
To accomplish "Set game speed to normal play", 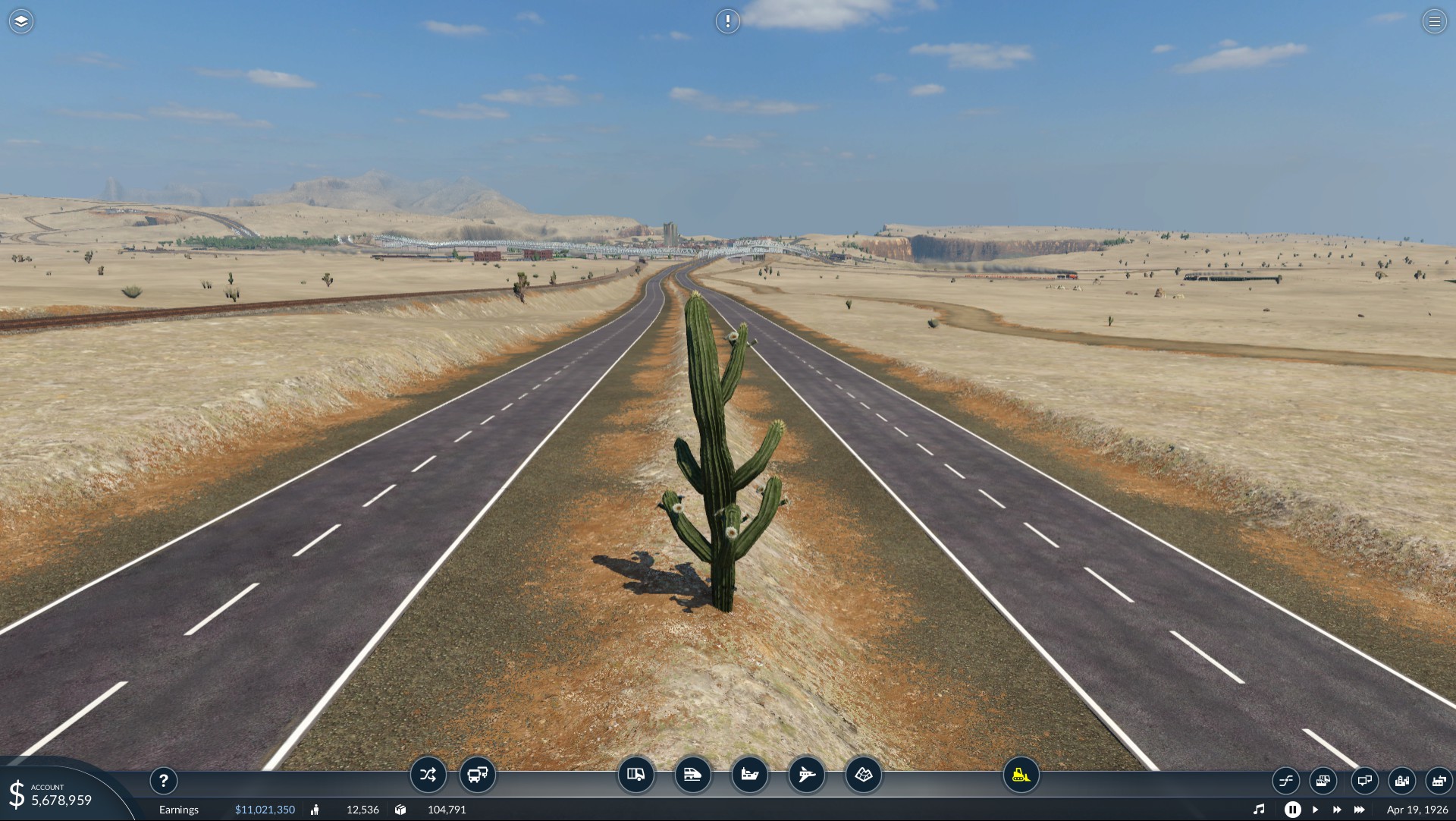I will tap(1315, 810).
